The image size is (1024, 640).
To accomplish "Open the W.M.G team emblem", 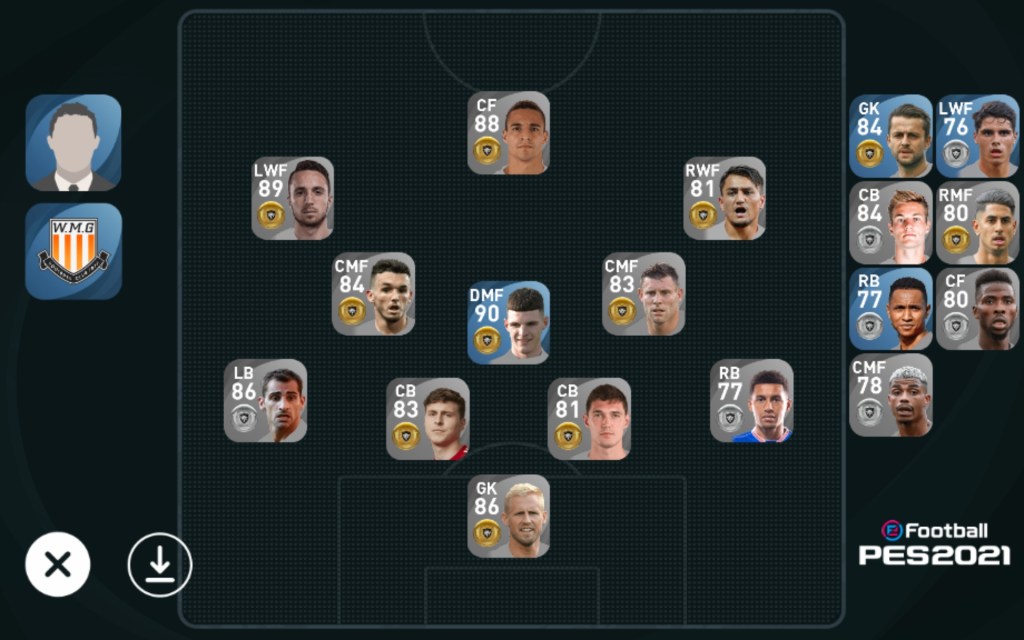I will click(73, 251).
